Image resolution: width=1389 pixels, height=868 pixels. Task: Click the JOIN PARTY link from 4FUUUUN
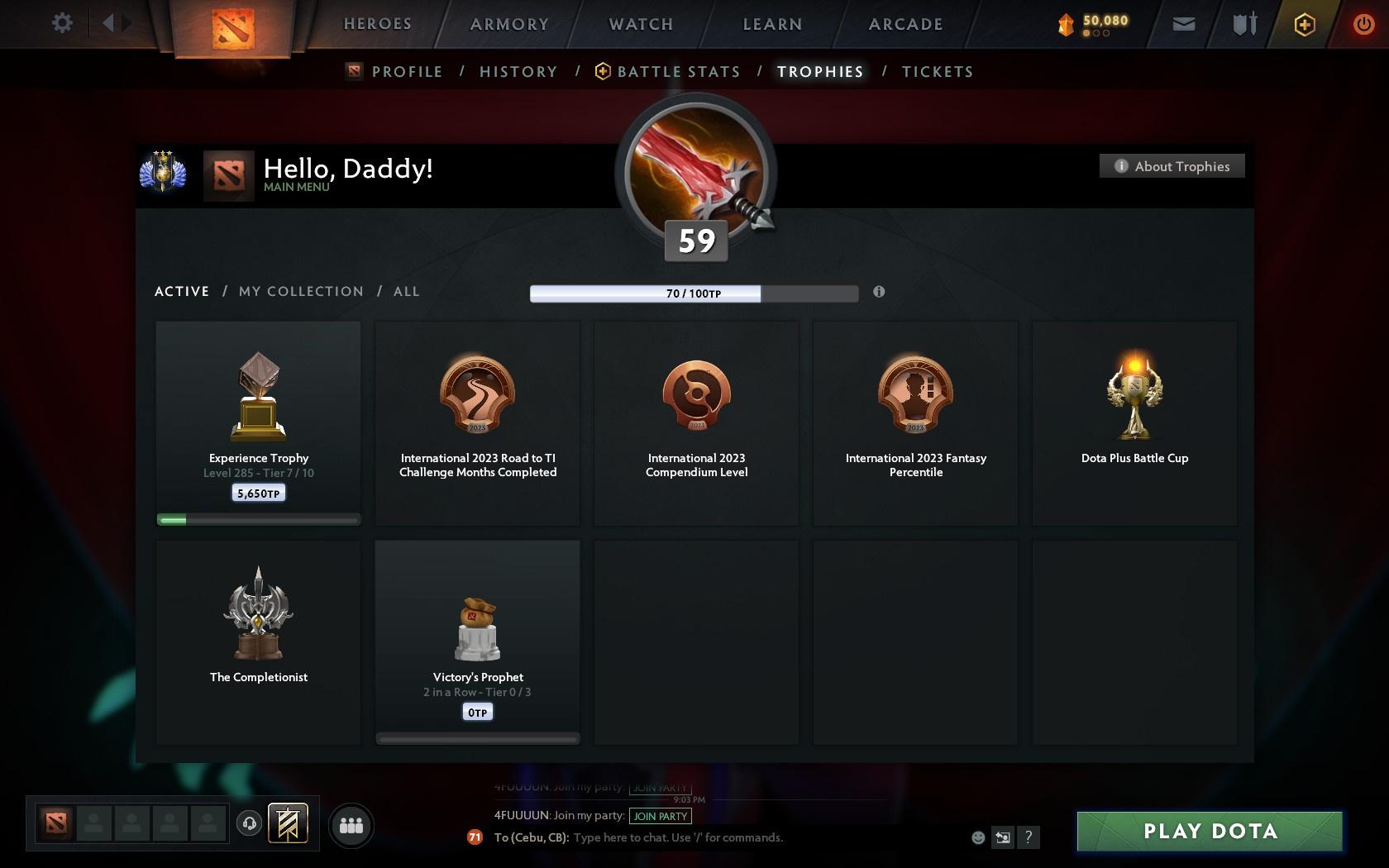(660, 816)
